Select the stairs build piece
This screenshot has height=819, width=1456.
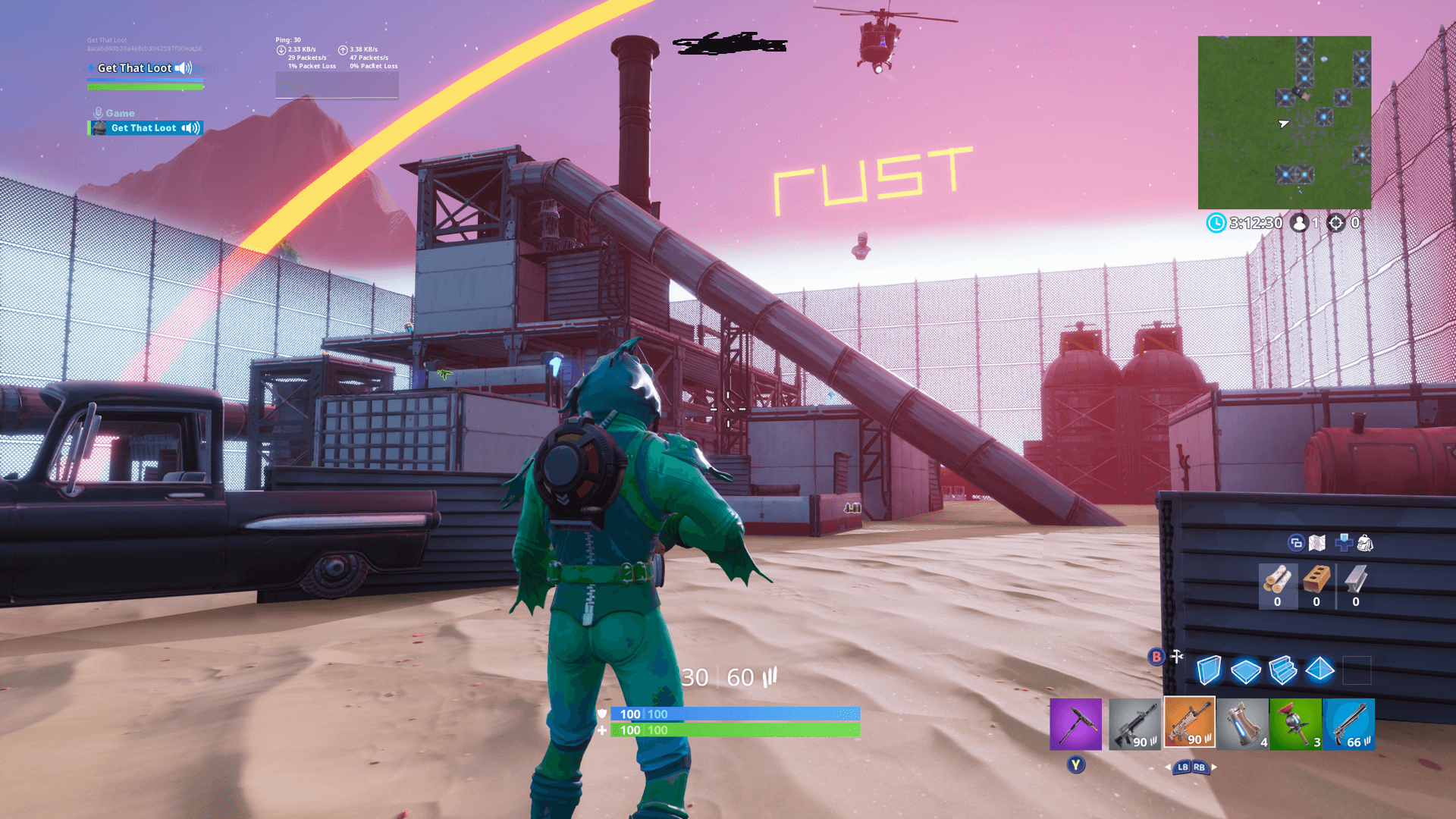(1282, 671)
